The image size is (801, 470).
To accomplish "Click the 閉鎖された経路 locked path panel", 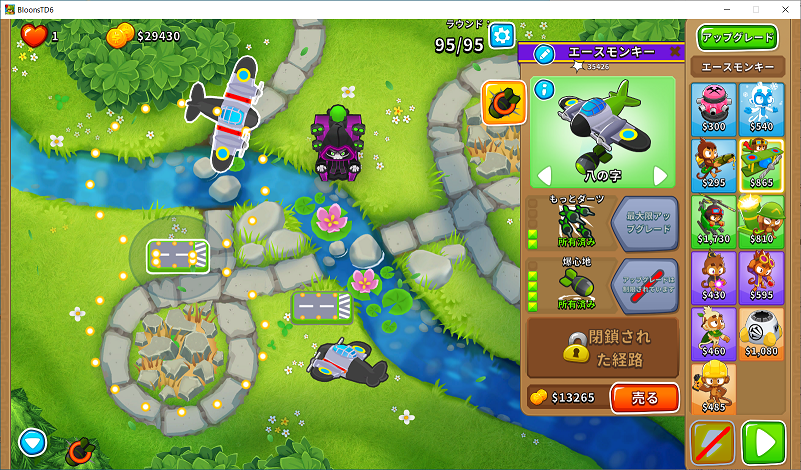I will pyautogui.click(x=603, y=348).
